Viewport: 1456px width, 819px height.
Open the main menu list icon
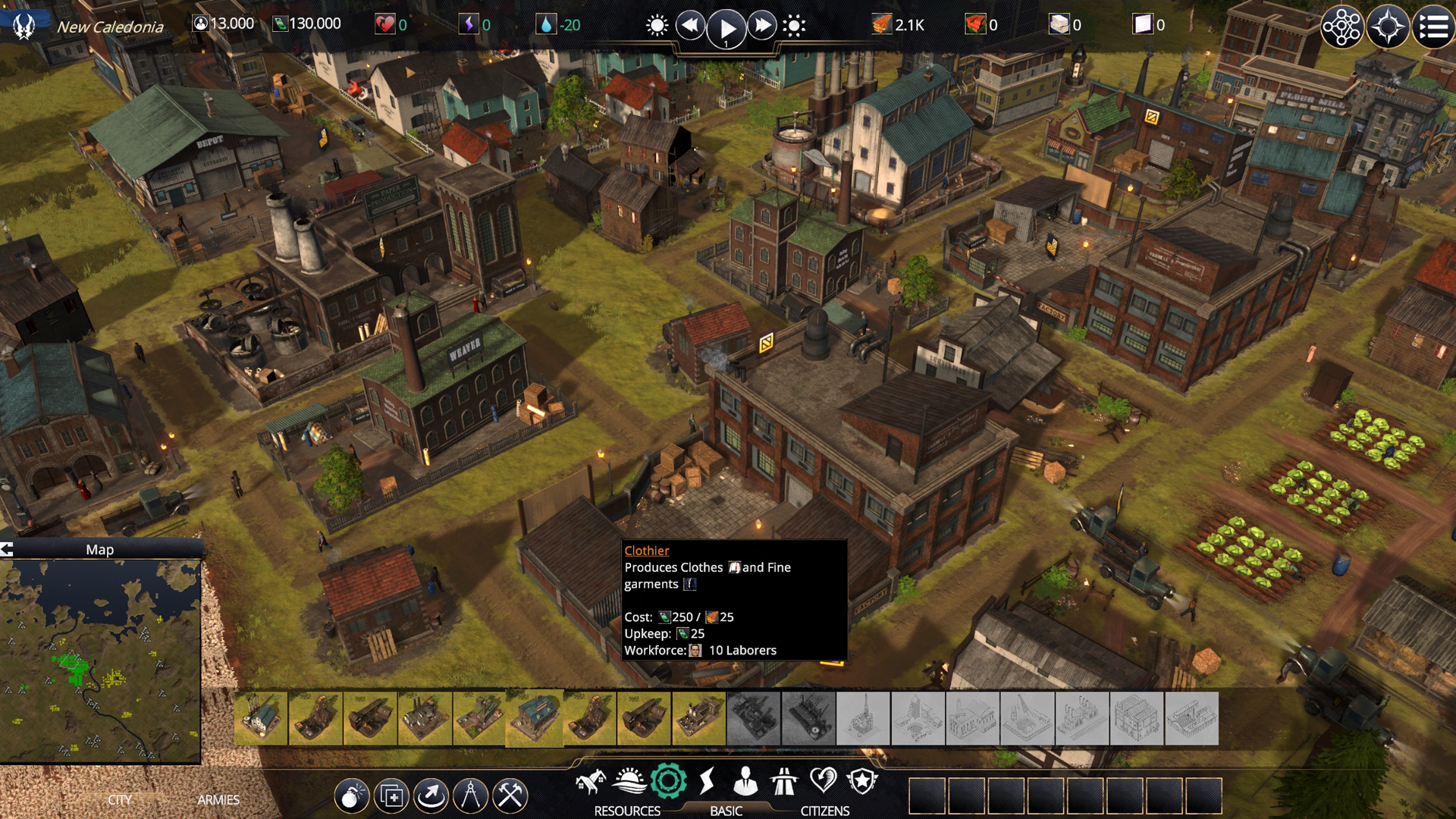1433,28
